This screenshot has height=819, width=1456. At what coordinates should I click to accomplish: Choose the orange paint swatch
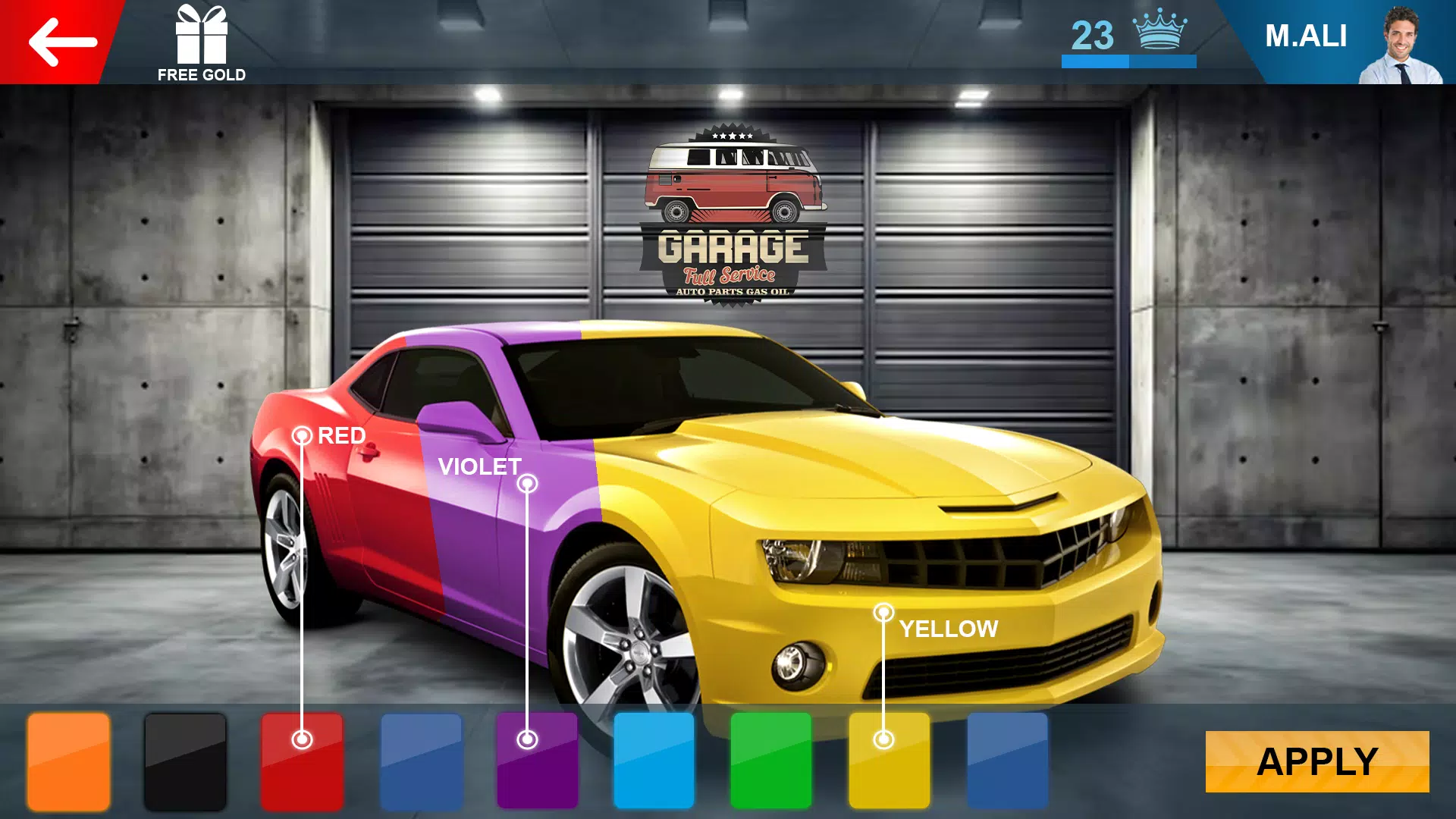(68, 761)
